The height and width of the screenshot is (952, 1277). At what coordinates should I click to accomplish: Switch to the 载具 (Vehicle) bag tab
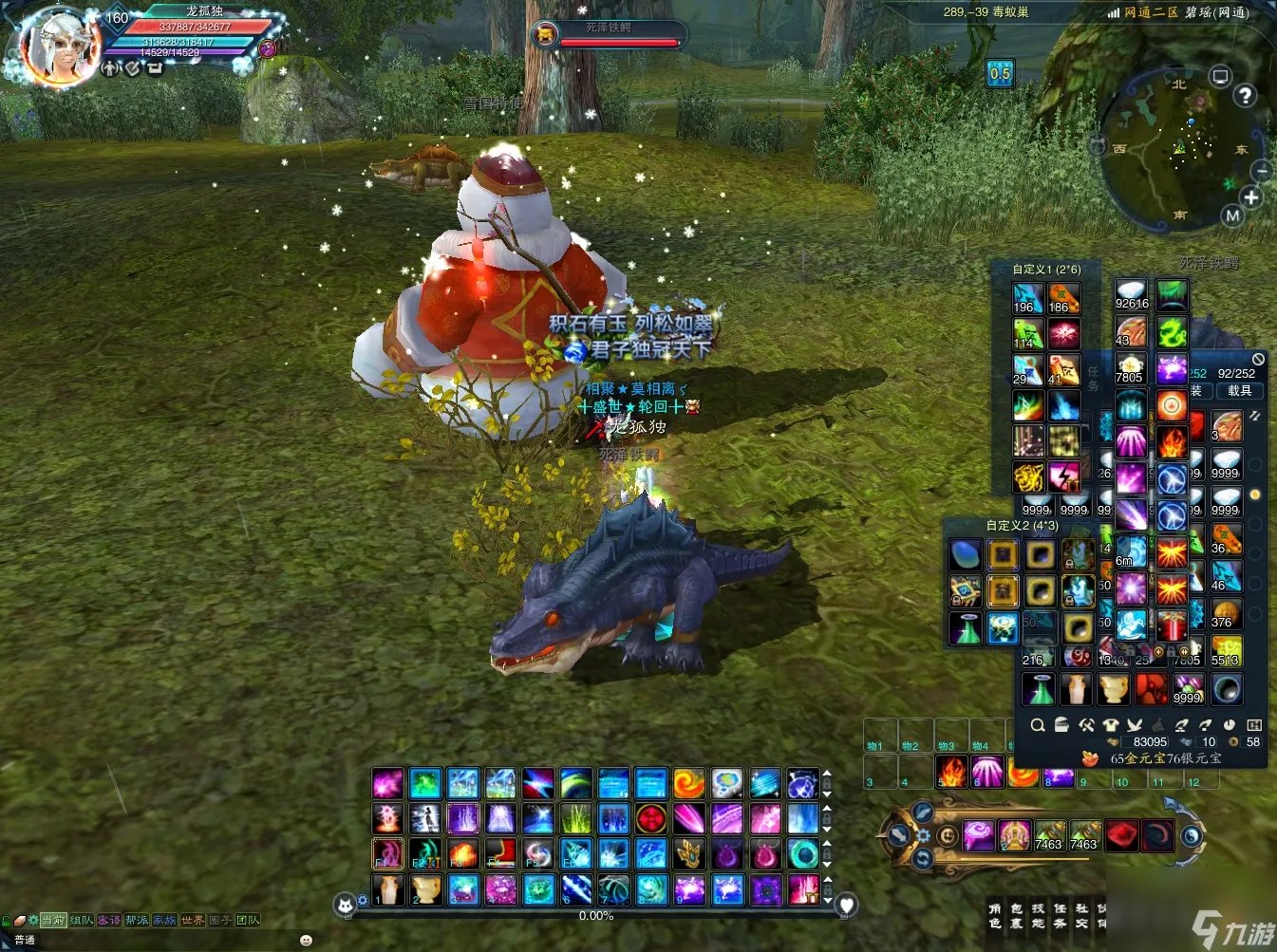(x=1240, y=390)
